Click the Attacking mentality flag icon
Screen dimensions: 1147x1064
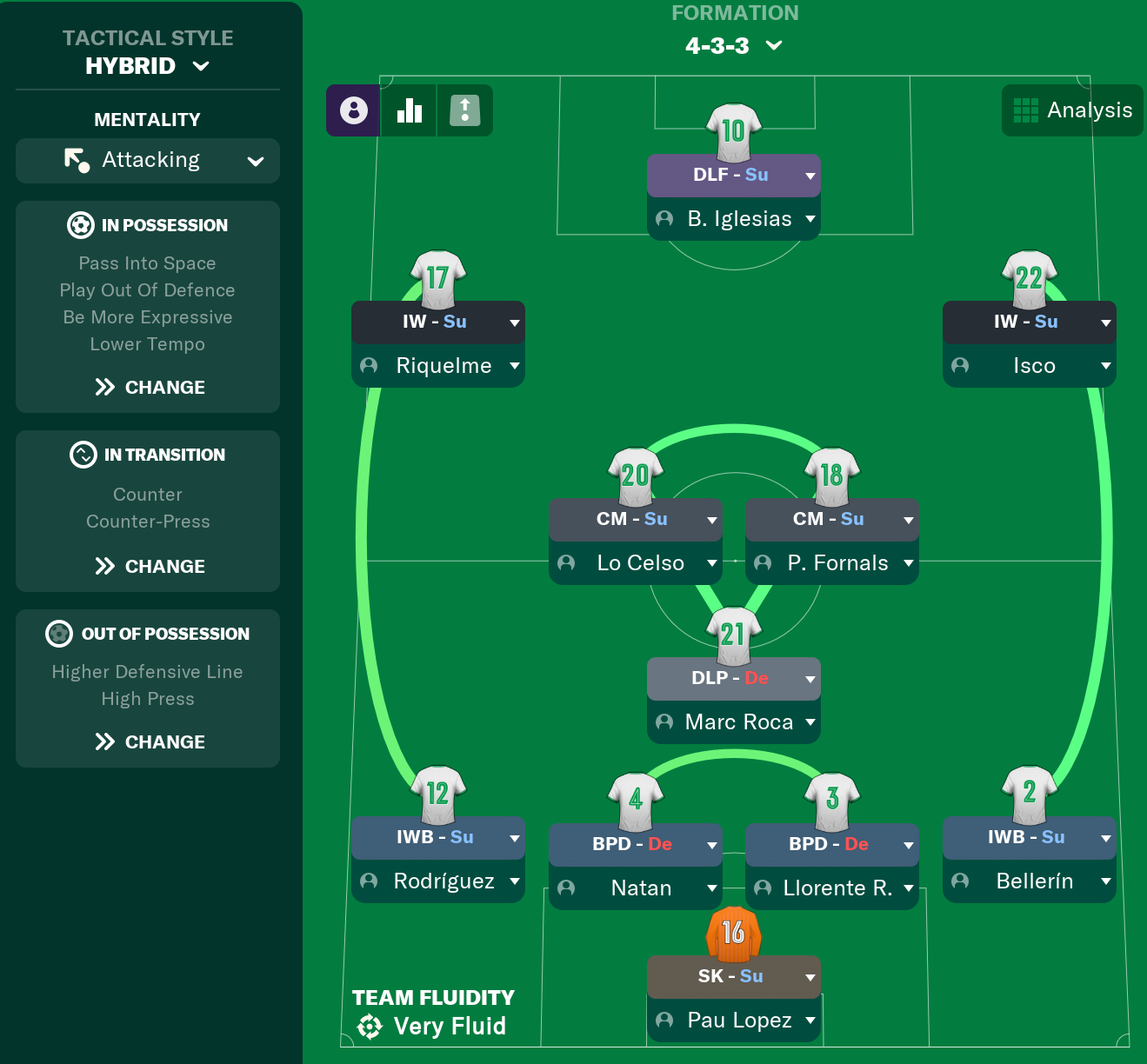coord(75,160)
